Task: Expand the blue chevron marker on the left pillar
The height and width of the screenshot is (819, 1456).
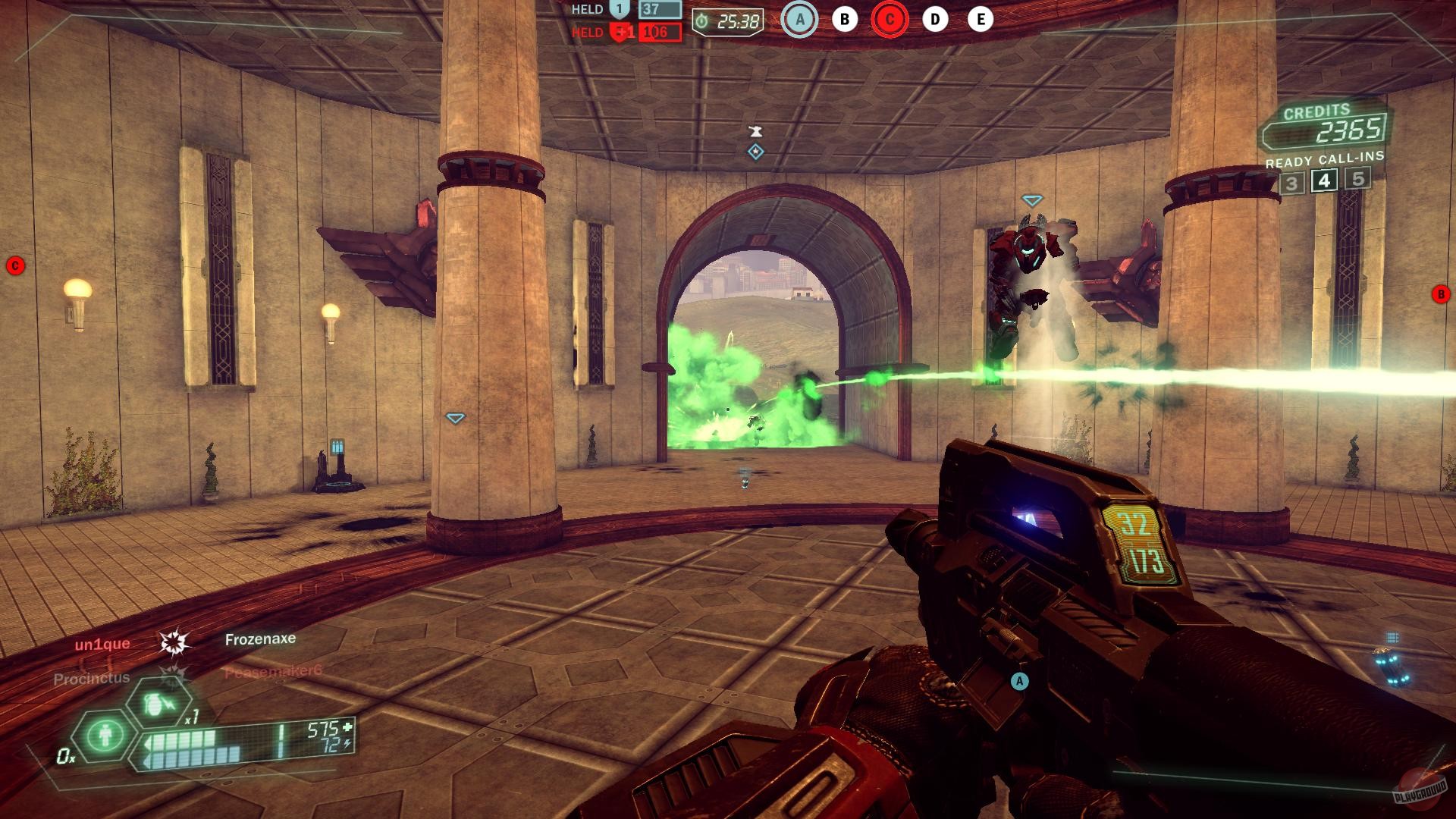Action: (454, 416)
